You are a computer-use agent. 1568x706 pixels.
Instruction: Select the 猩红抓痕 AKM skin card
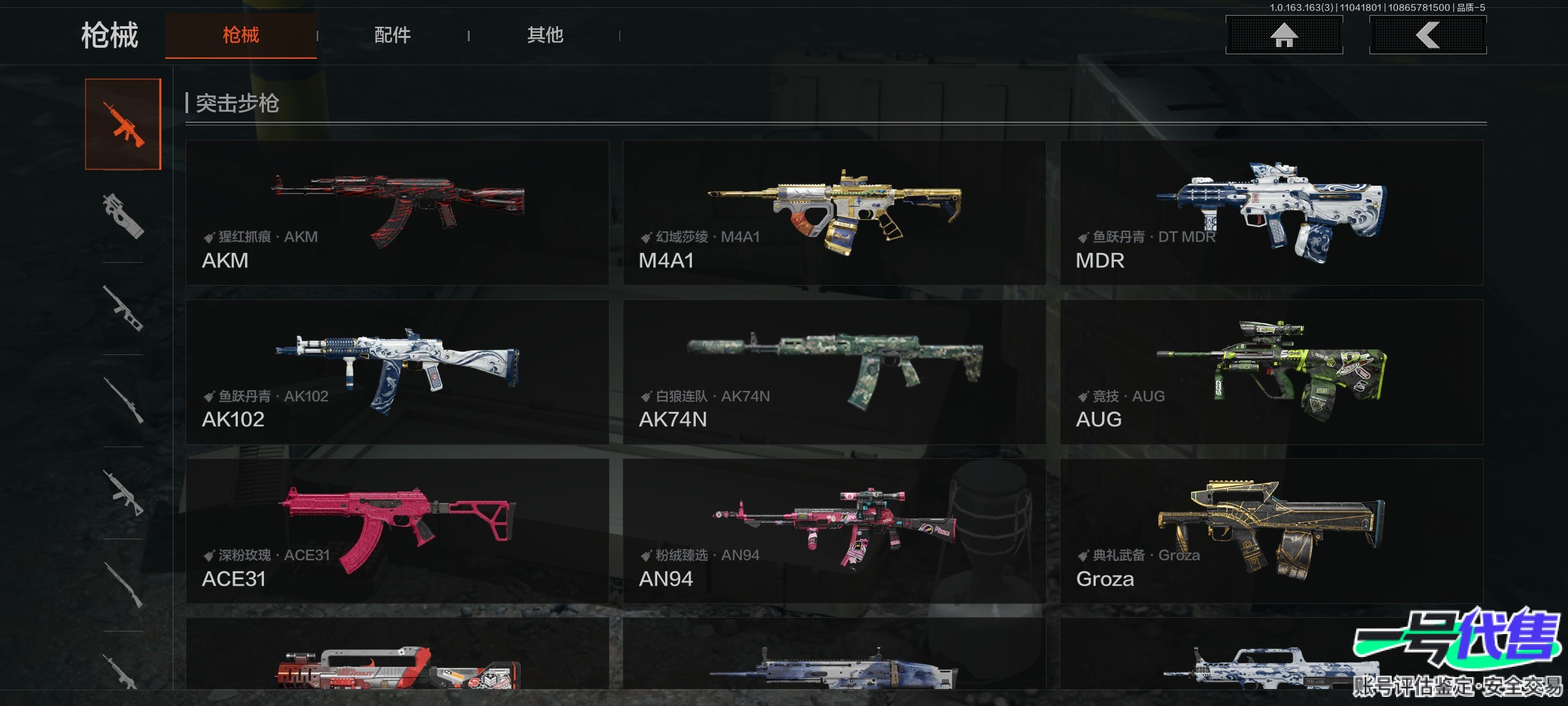397,212
